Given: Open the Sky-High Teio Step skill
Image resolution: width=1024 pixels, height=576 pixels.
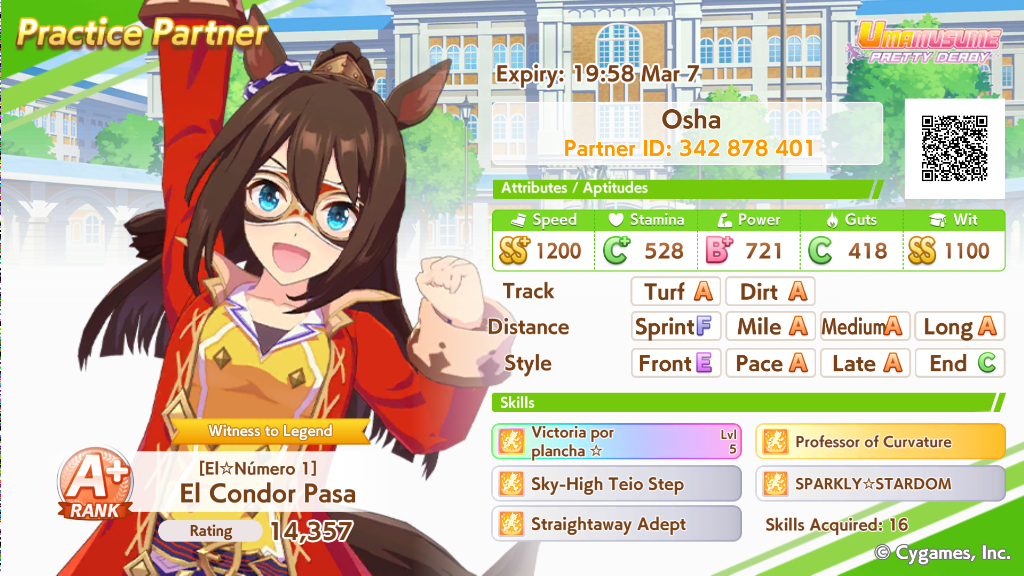Looking at the screenshot, I should (x=616, y=484).
